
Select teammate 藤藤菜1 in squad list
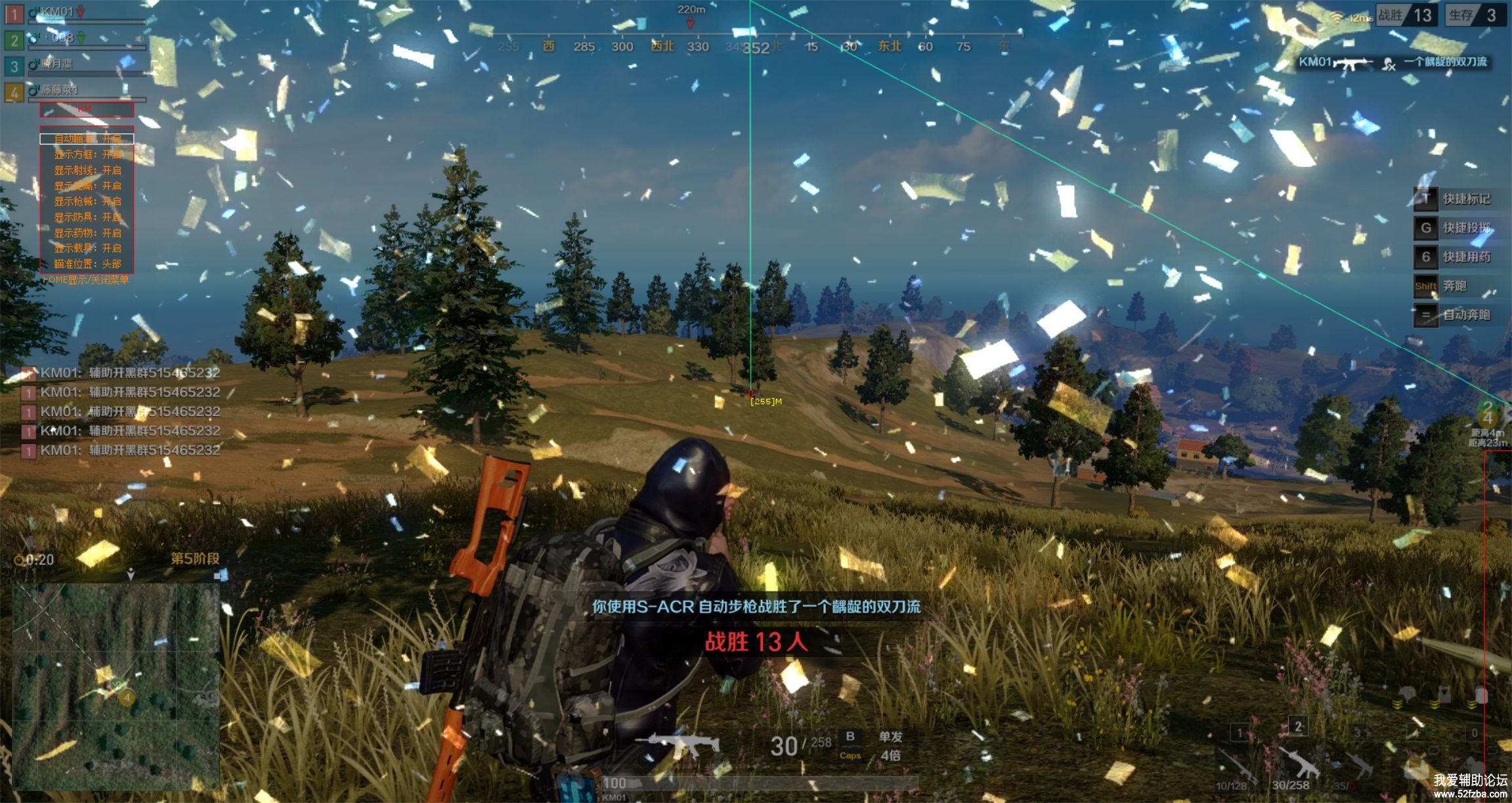[58, 90]
